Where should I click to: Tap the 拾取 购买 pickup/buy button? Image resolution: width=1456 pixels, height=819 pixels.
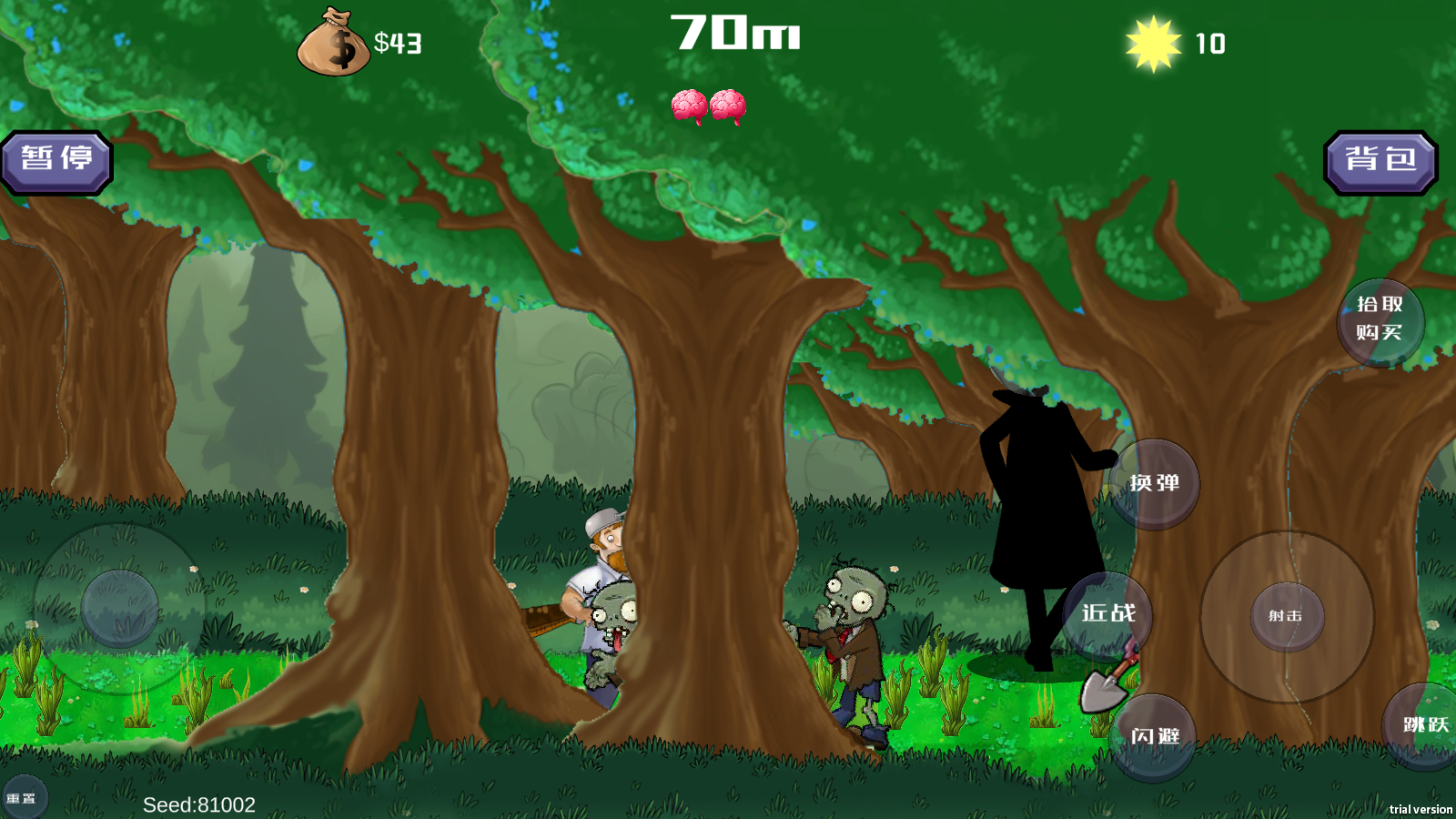(1380, 320)
